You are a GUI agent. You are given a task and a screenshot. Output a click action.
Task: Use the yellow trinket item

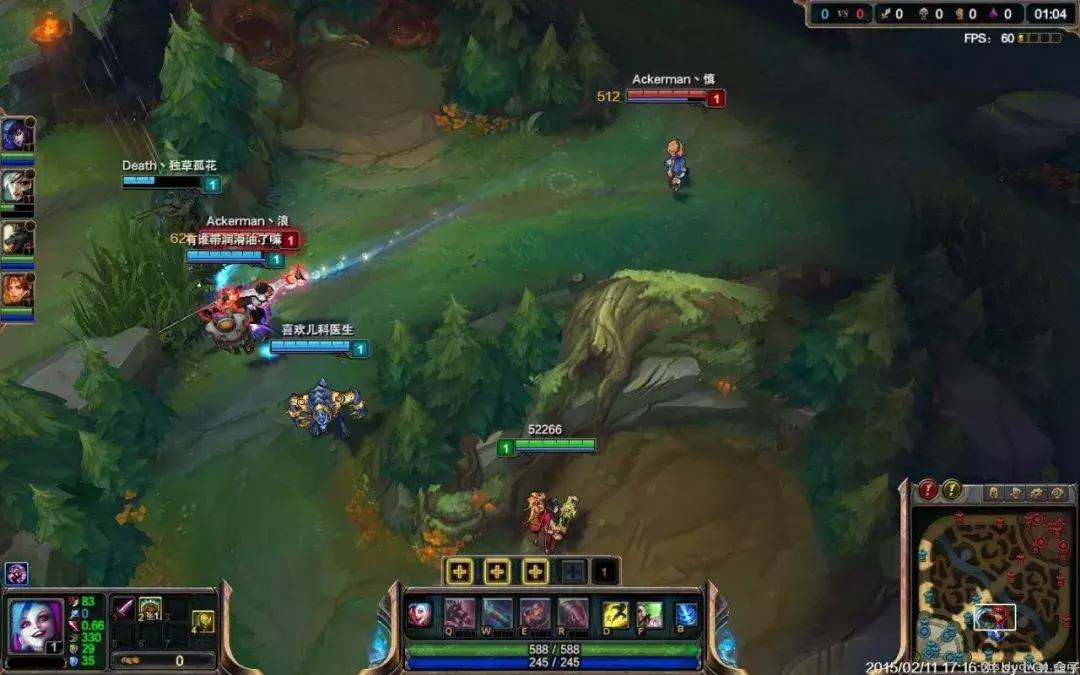coord(203,621)
